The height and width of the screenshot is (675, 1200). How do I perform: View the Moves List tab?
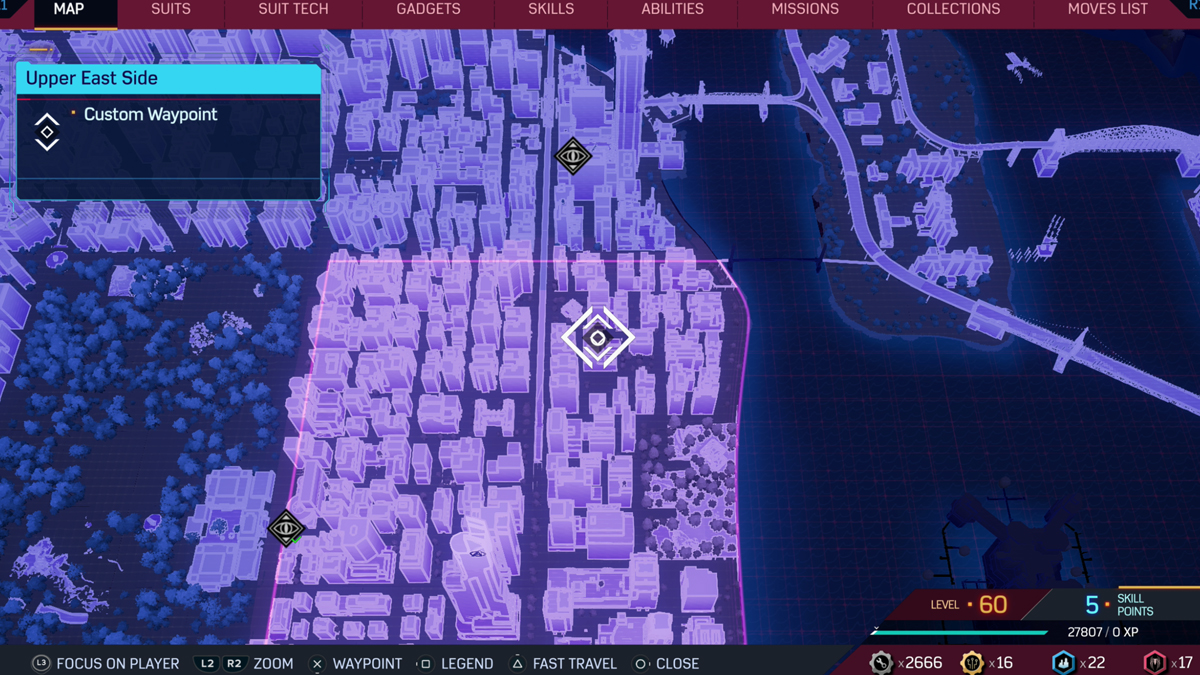pos(1107,10)
